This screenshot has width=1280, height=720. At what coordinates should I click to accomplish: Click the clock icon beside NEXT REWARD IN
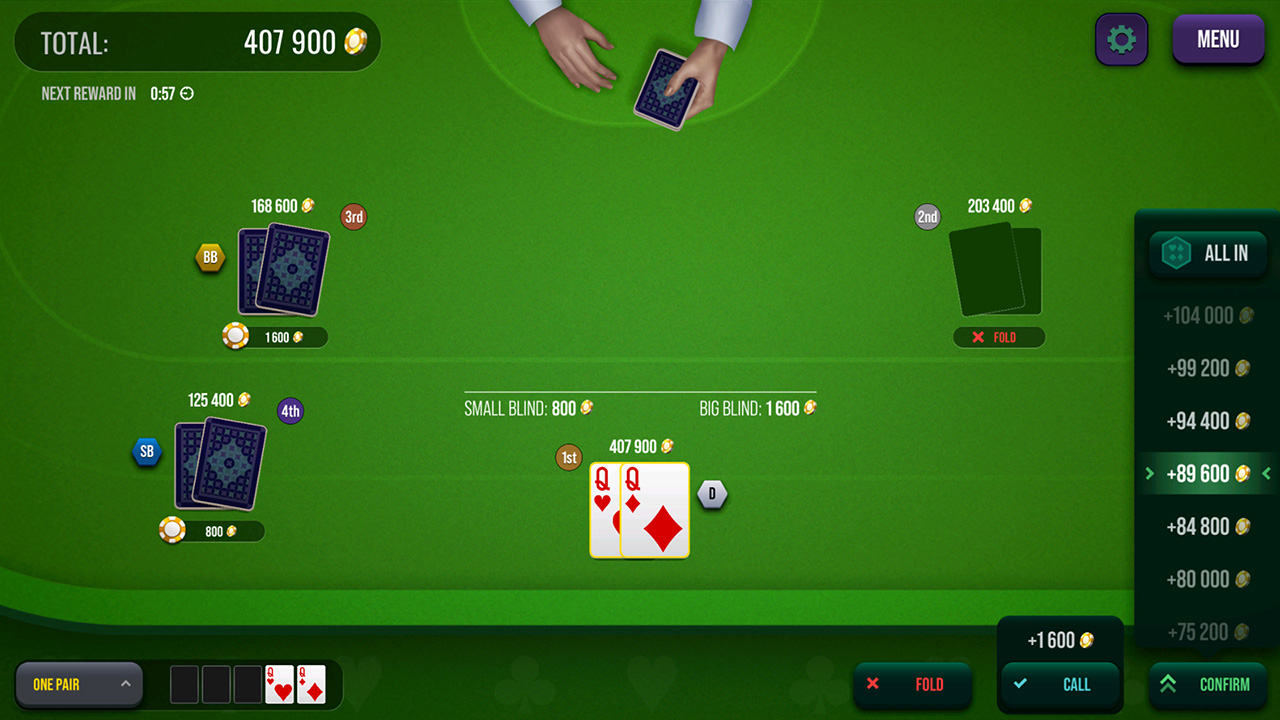coord(189,93)
